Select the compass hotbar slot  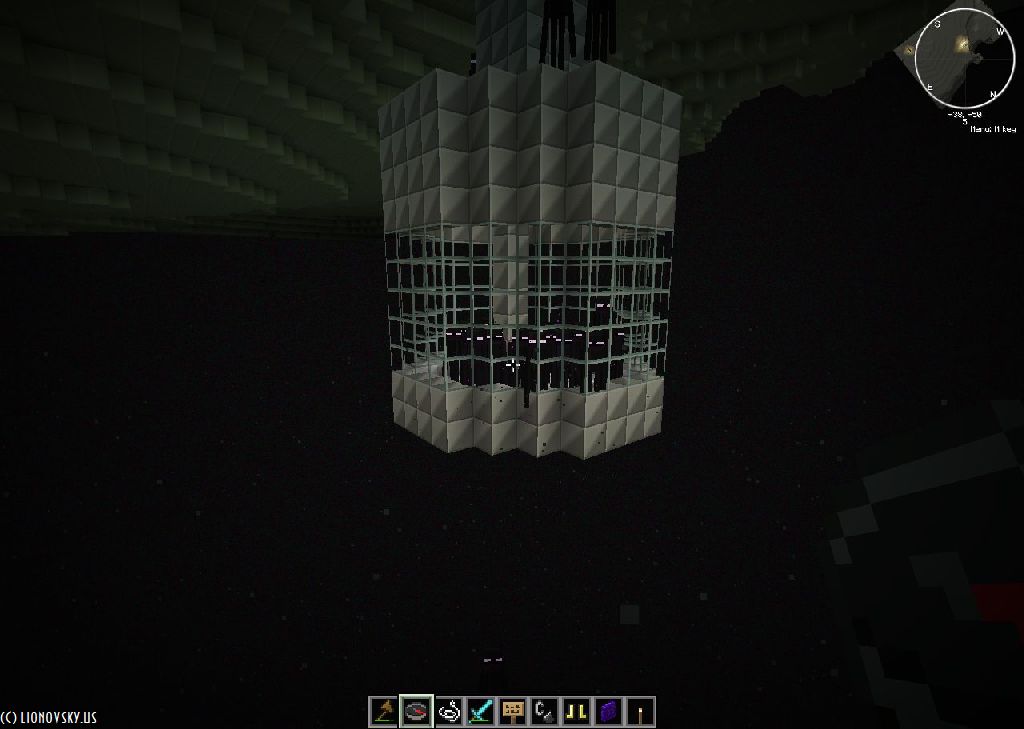coord(416,711)
